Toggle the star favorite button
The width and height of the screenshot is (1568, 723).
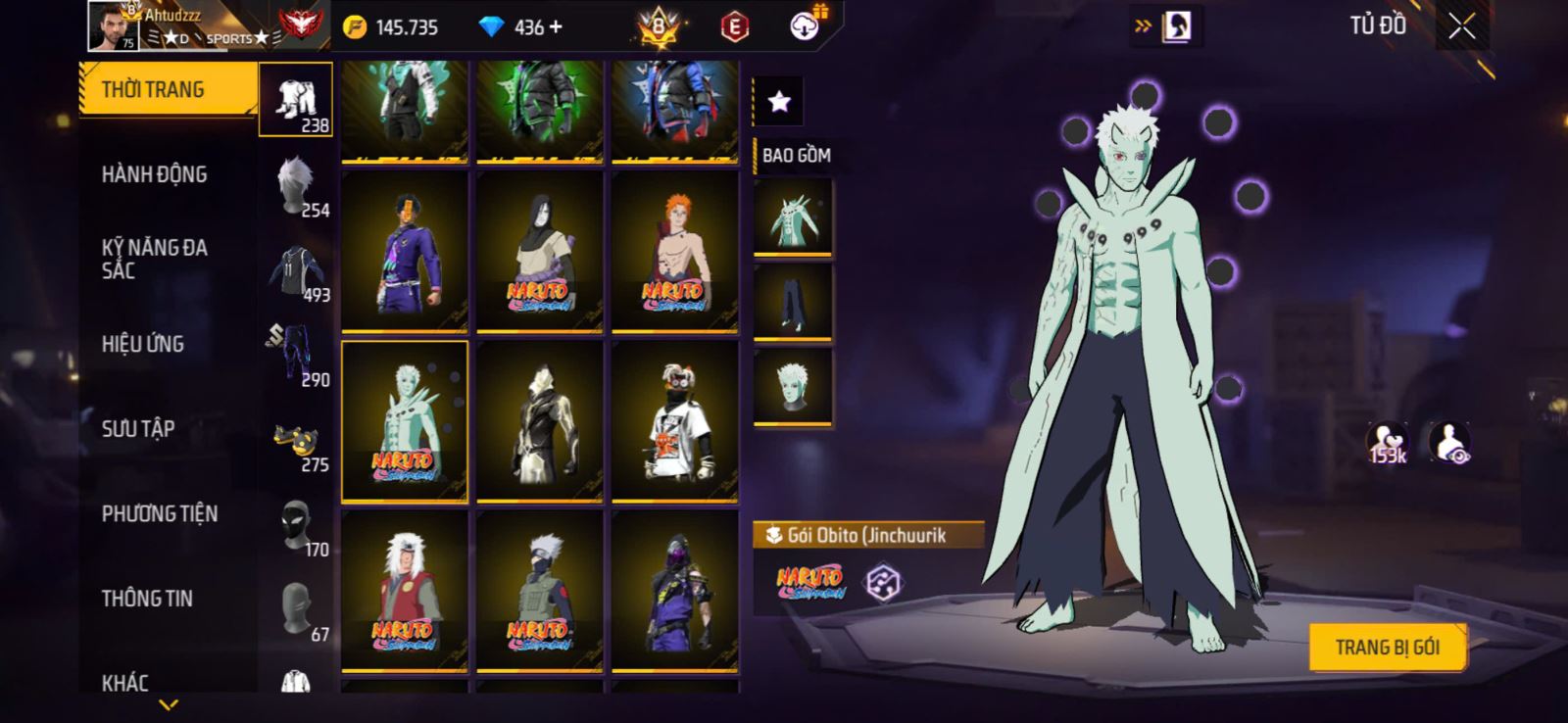[779, 101]
